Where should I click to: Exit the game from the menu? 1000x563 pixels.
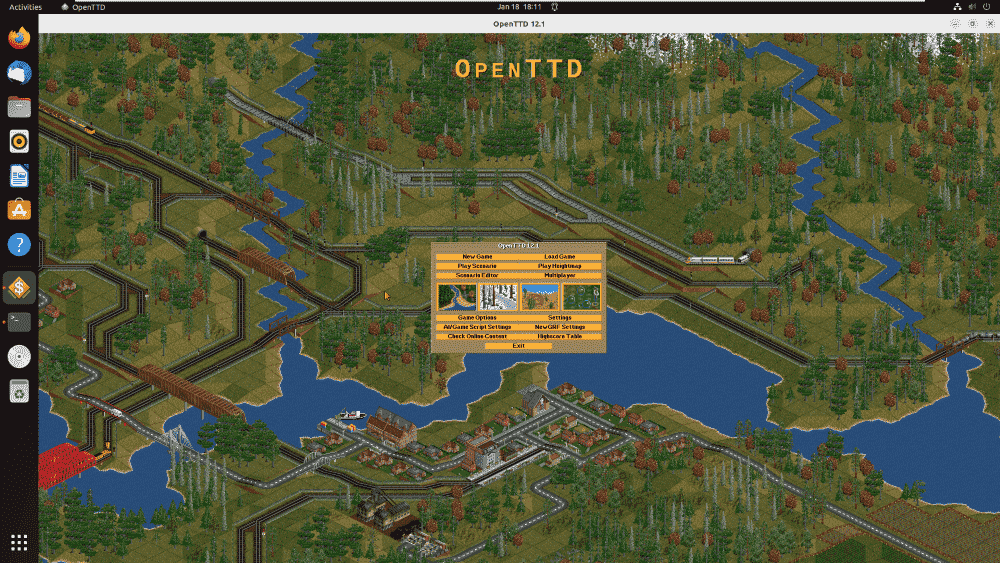pyautogui.click(x=518, y=345)
